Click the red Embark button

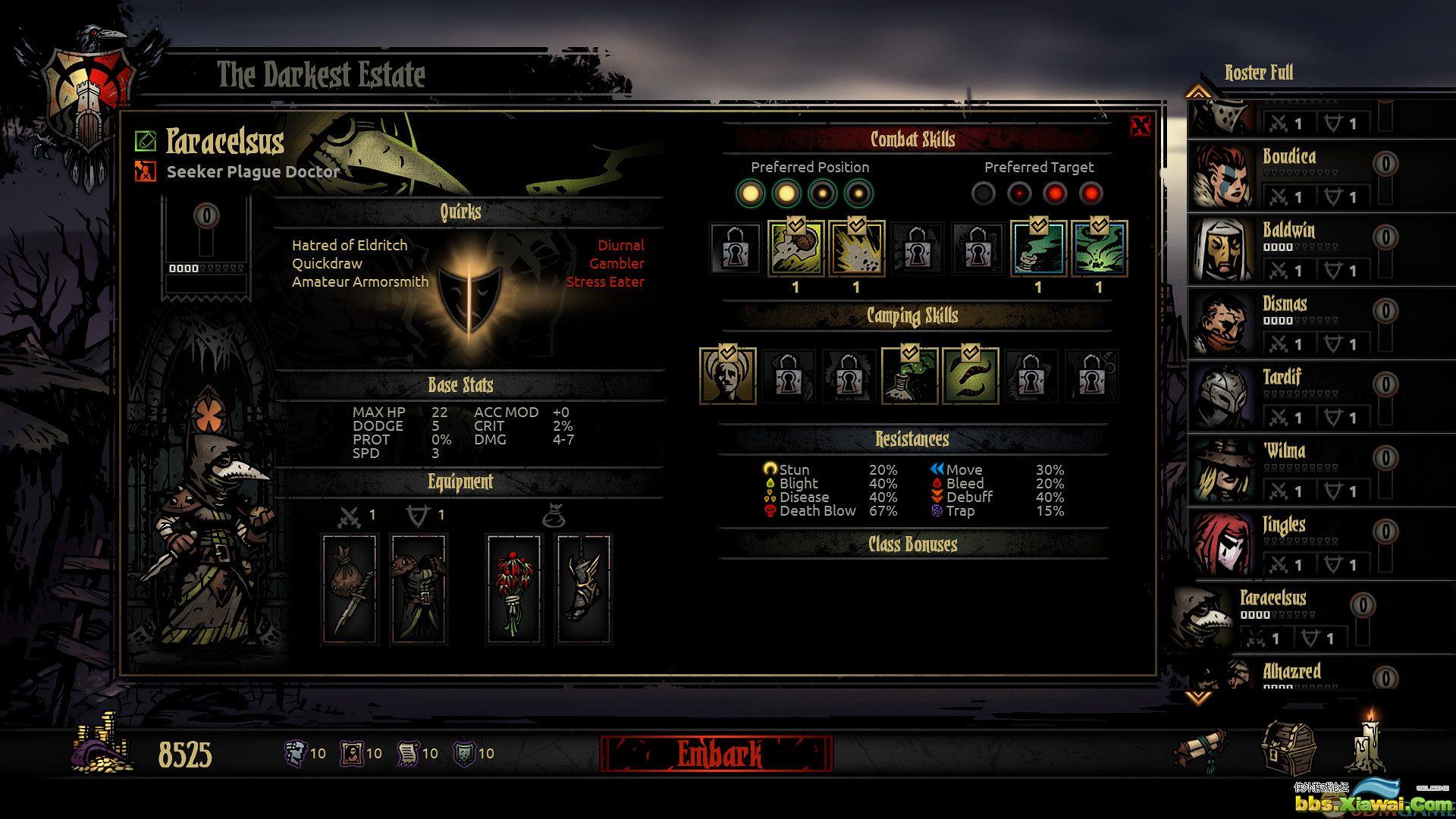716,754
